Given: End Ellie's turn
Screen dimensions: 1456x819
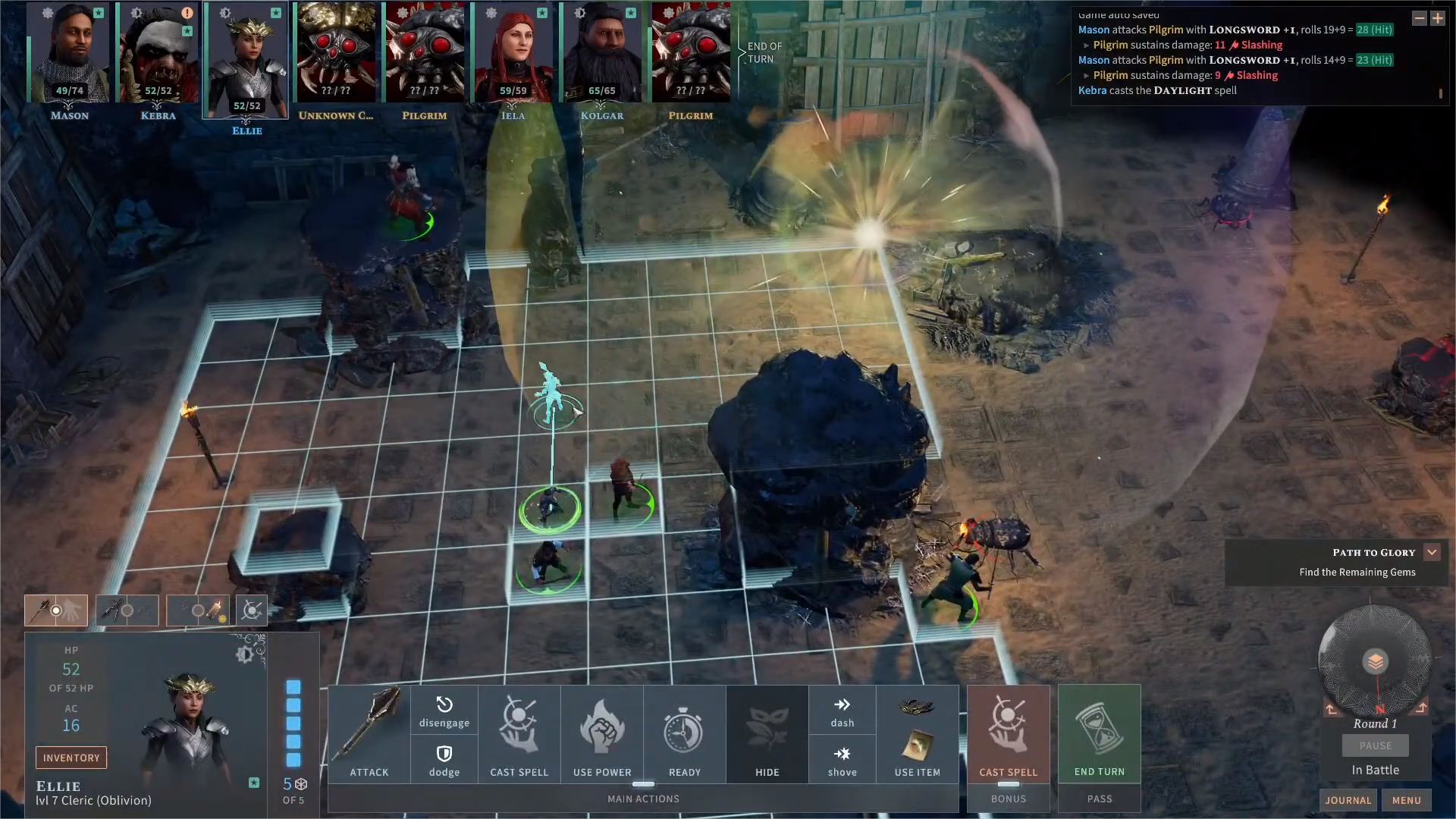Looking at the screenshot, I should [1099, 733].
